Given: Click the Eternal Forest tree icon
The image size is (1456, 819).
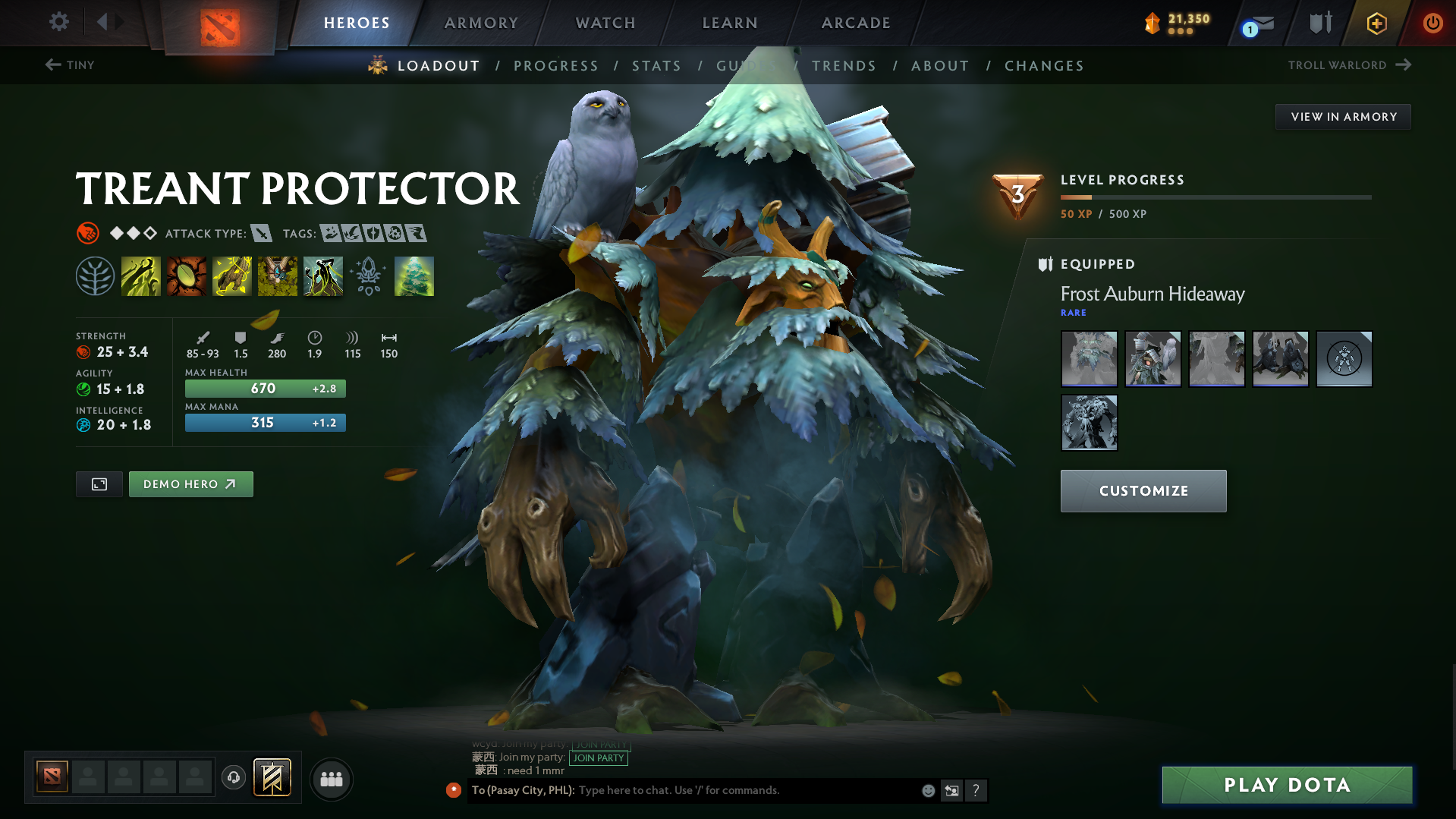Looking at the screenshot, I should (414, 276).
